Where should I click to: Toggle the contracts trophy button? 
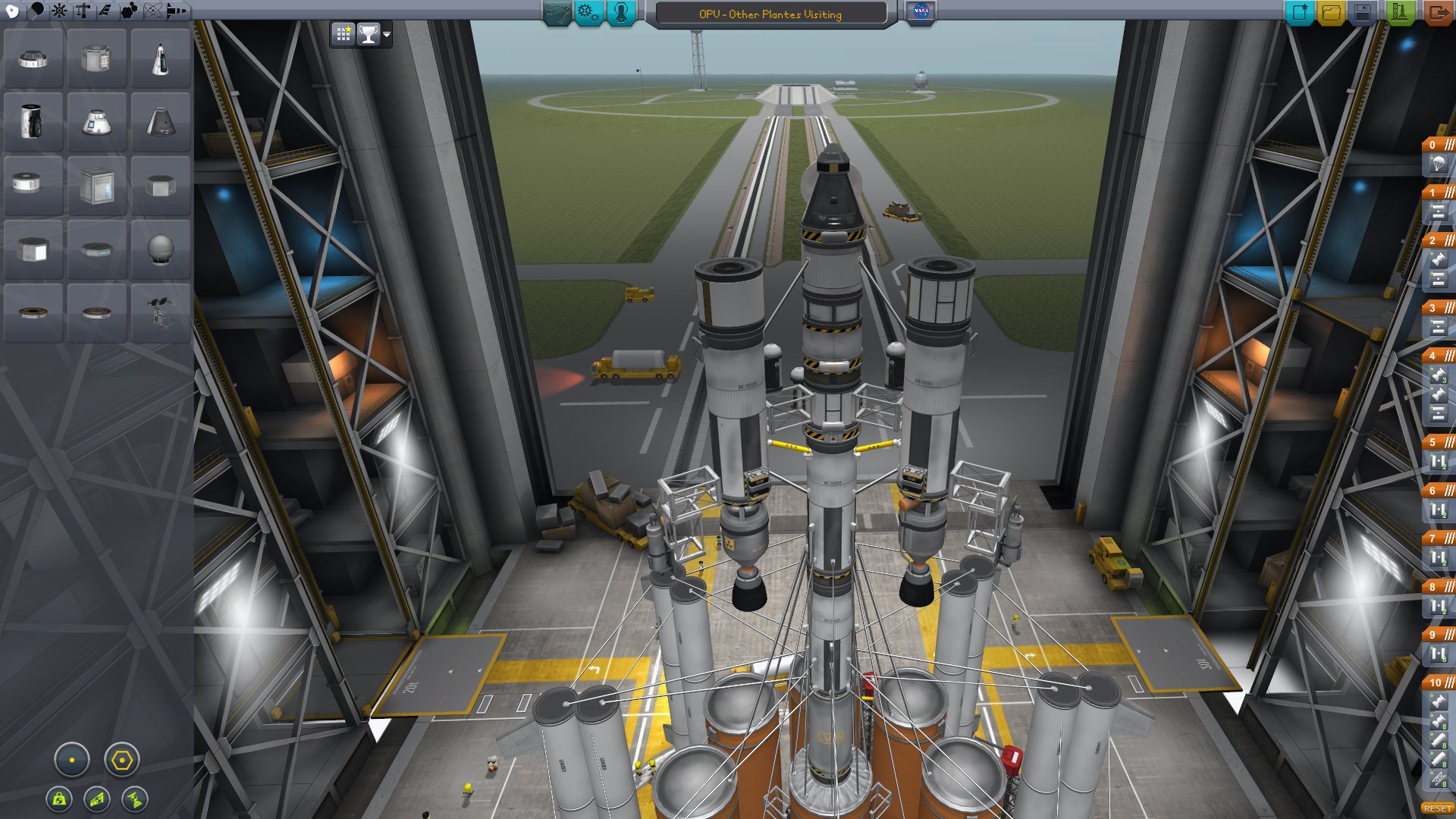tap(369, 34)
